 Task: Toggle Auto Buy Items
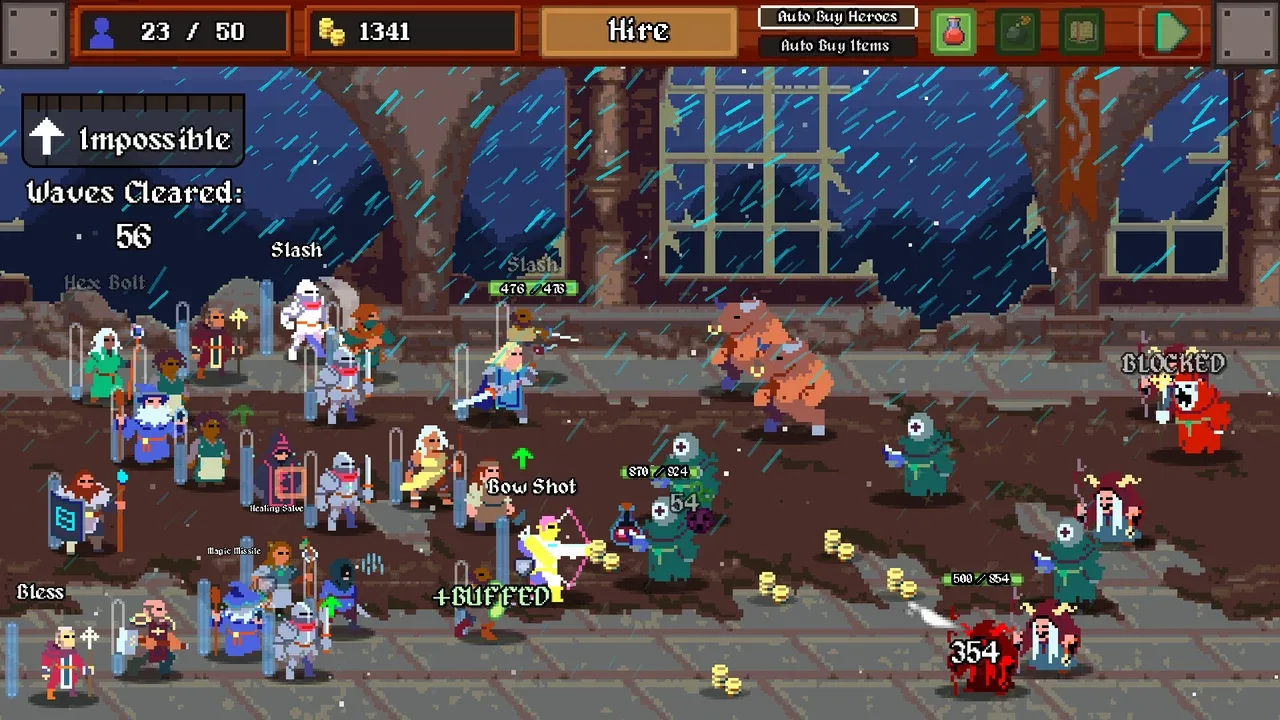click(836, 45)
